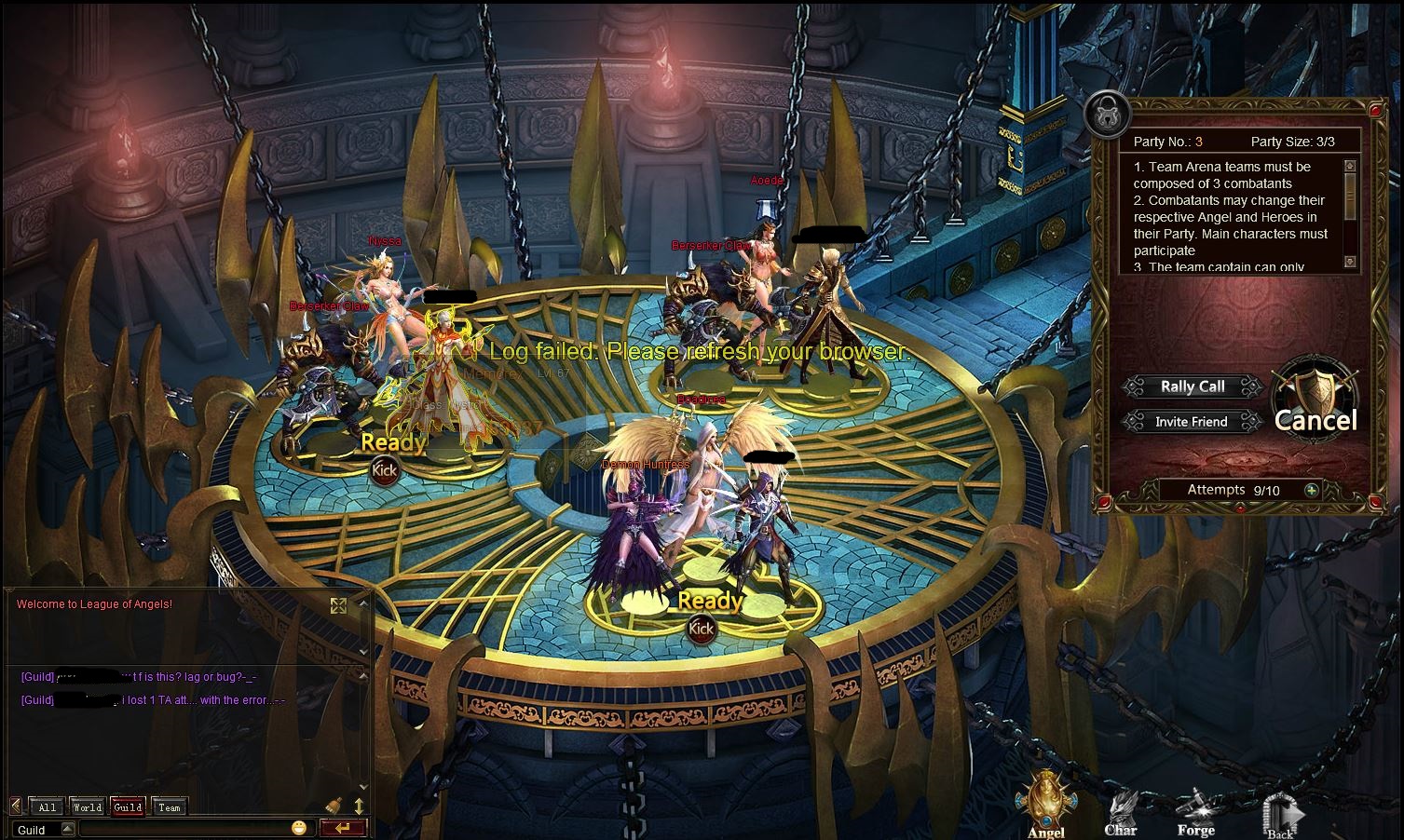Expand the chat window with the arrows icon
The image size is (1404, 840).
[338, 606]
